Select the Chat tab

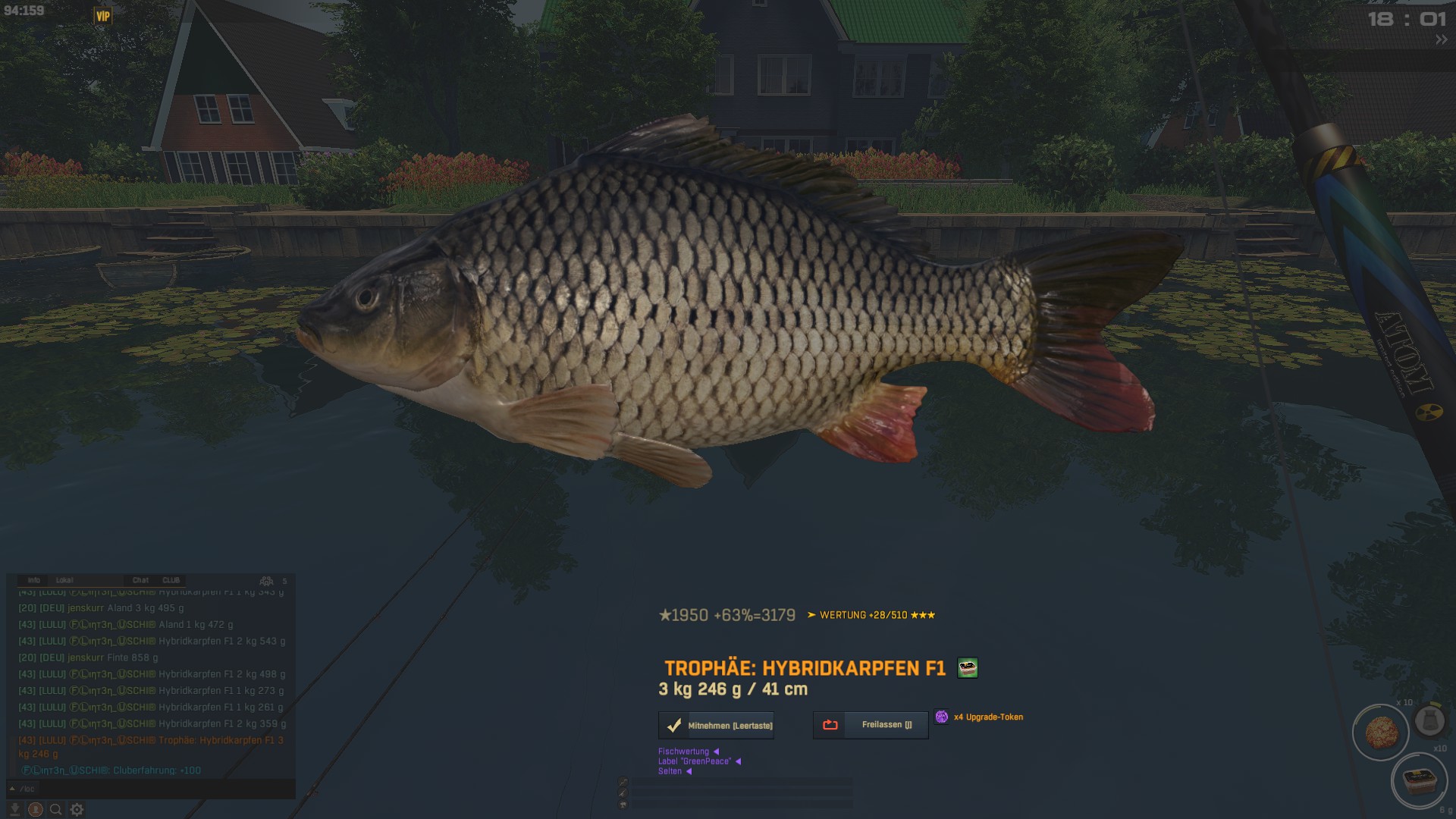[x=140, y=580]
